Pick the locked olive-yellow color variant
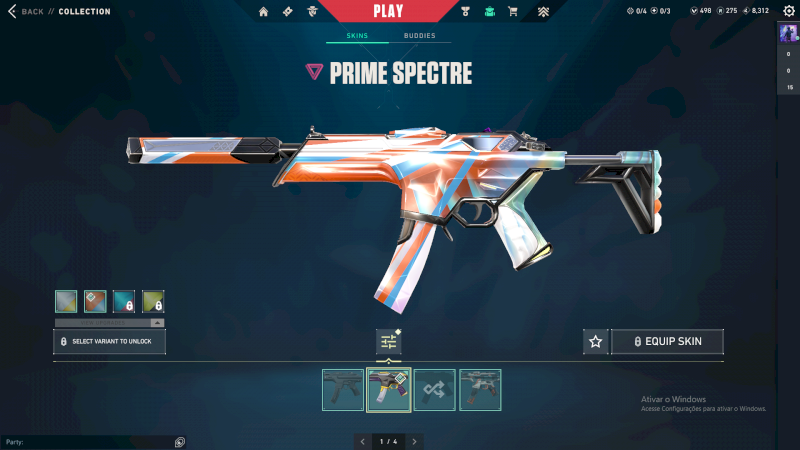The height and width of the screenshot is (450, 800). 153,301
